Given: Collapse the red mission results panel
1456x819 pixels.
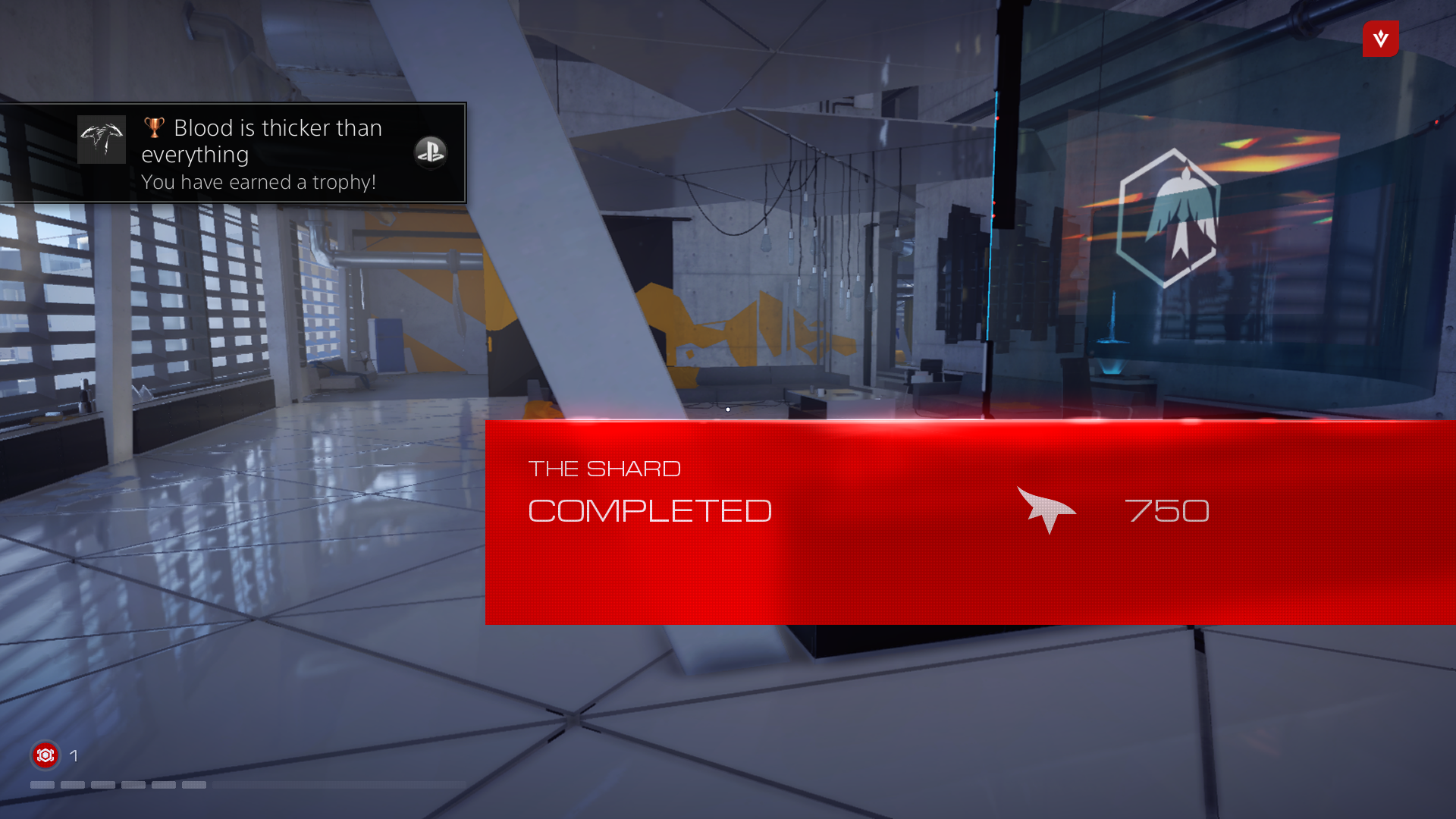Looking at the screenshot, I should pos(969,522).
